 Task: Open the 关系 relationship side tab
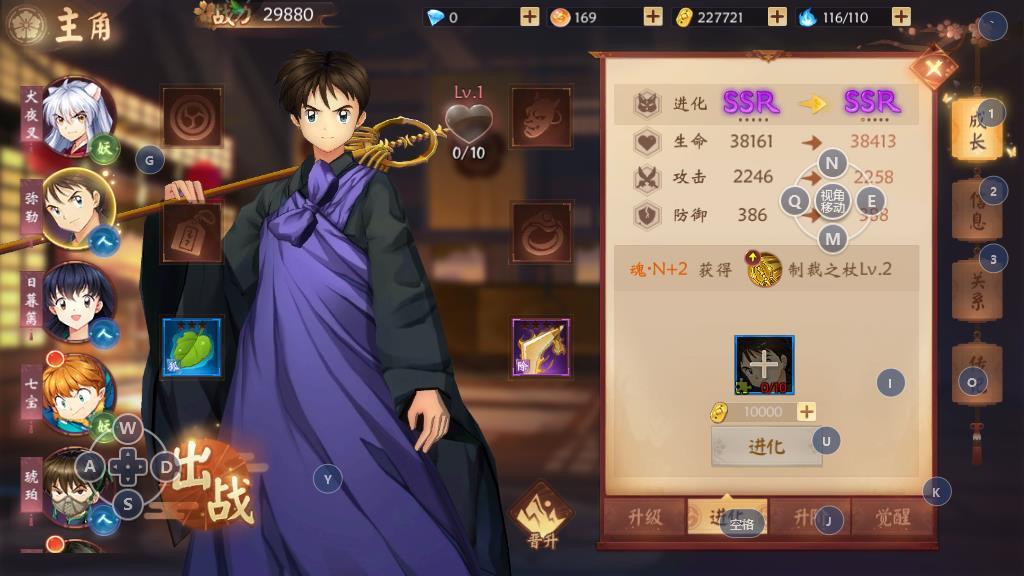point(975,290)
